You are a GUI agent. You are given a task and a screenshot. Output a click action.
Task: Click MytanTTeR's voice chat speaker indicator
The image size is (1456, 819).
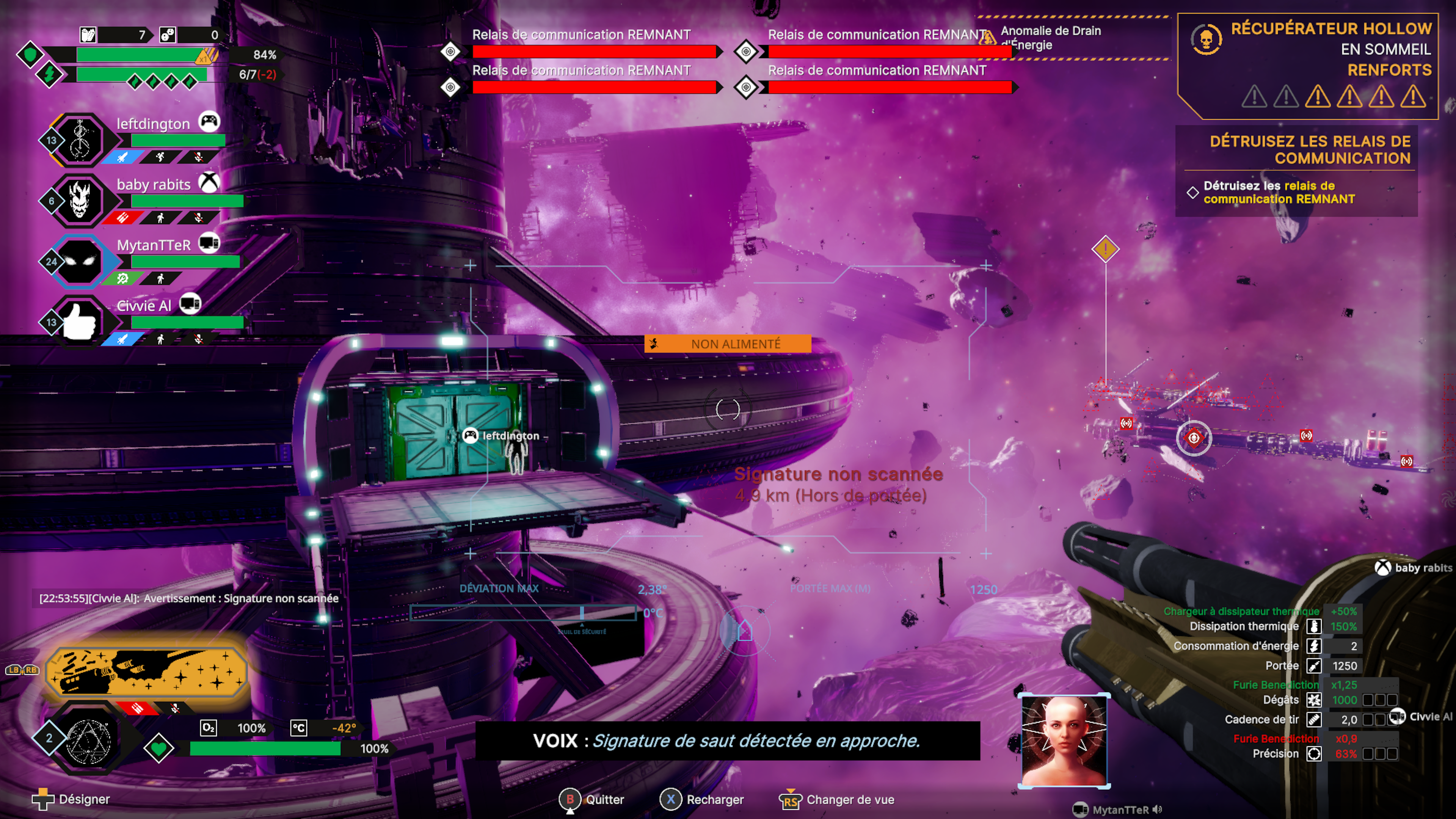pyautogui.click(x=1158, y=810)
